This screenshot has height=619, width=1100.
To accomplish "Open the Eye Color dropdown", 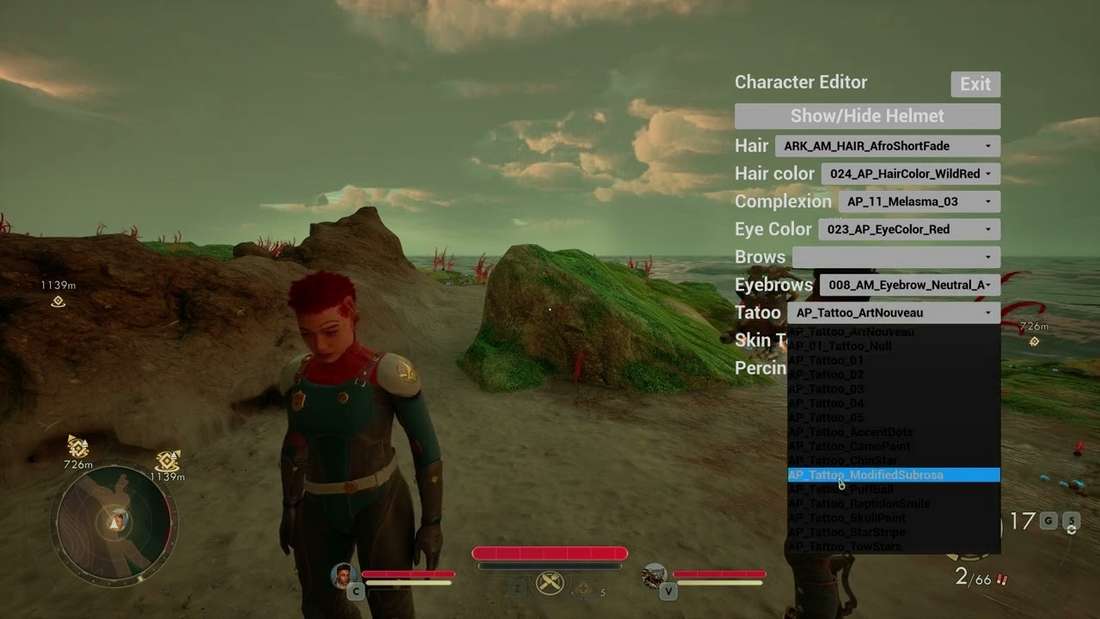I will (909, 230).
